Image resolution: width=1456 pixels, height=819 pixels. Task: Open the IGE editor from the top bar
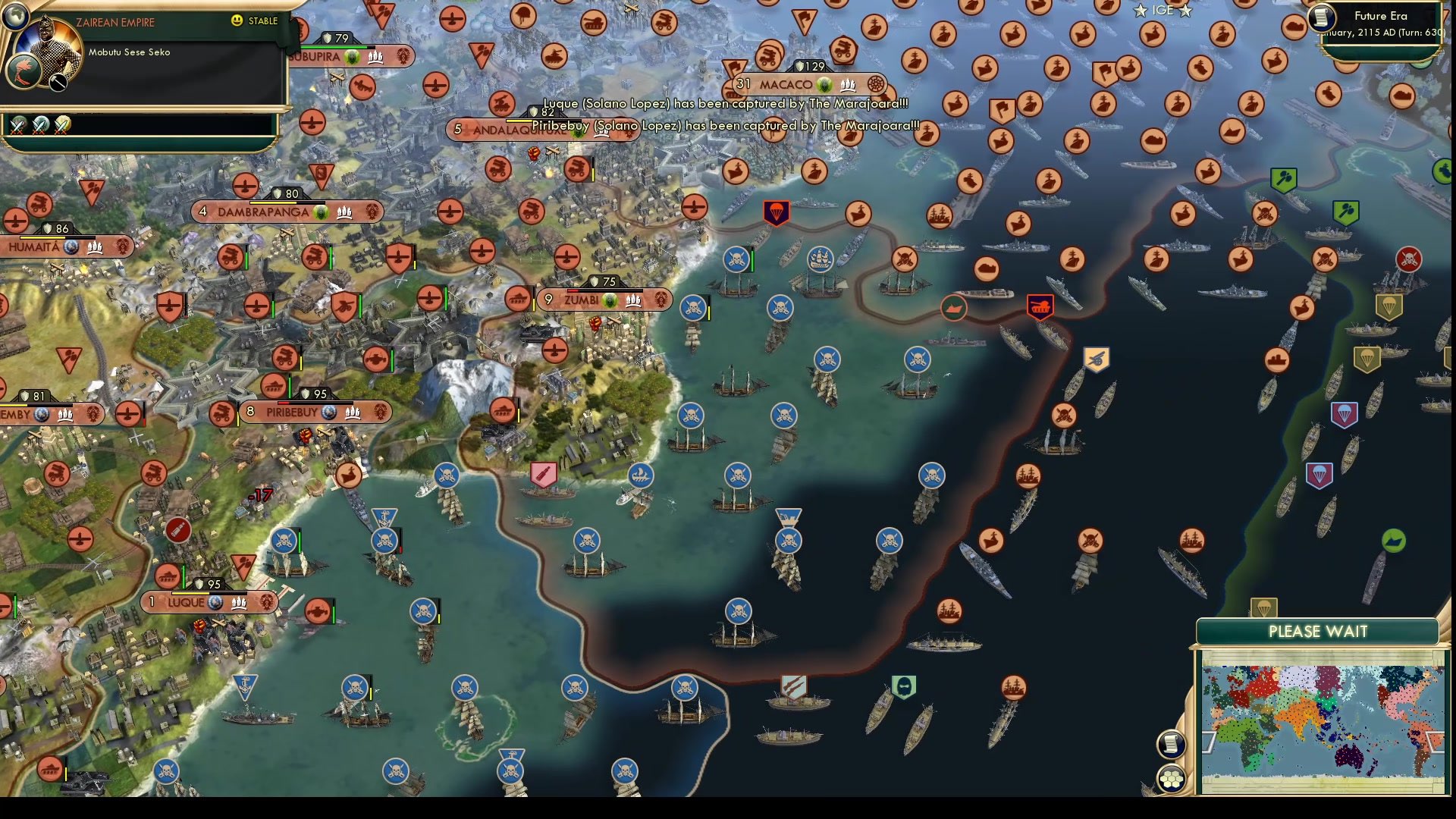[1163, 11]
